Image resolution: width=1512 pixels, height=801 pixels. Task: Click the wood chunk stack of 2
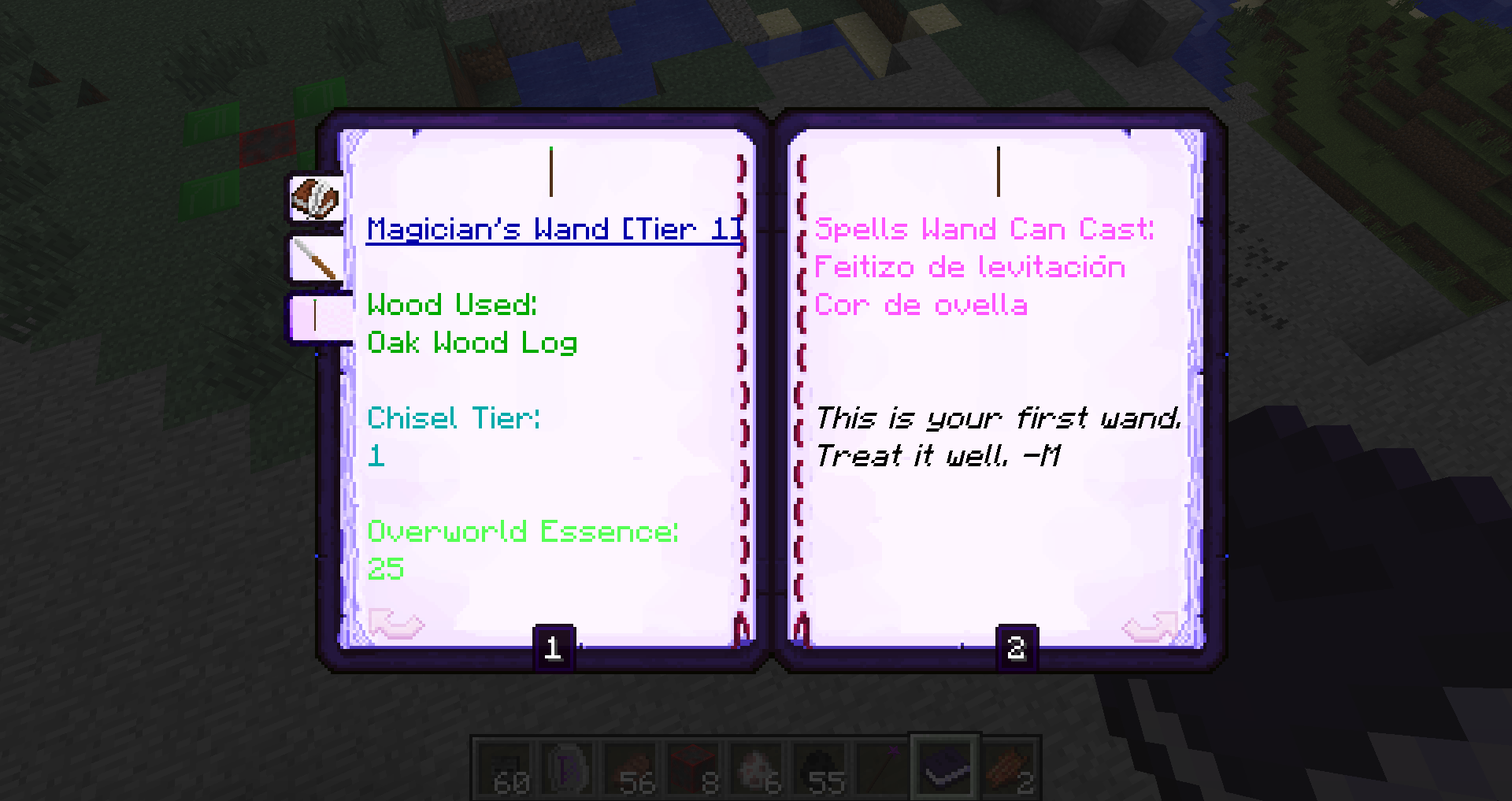[1008, 764]
